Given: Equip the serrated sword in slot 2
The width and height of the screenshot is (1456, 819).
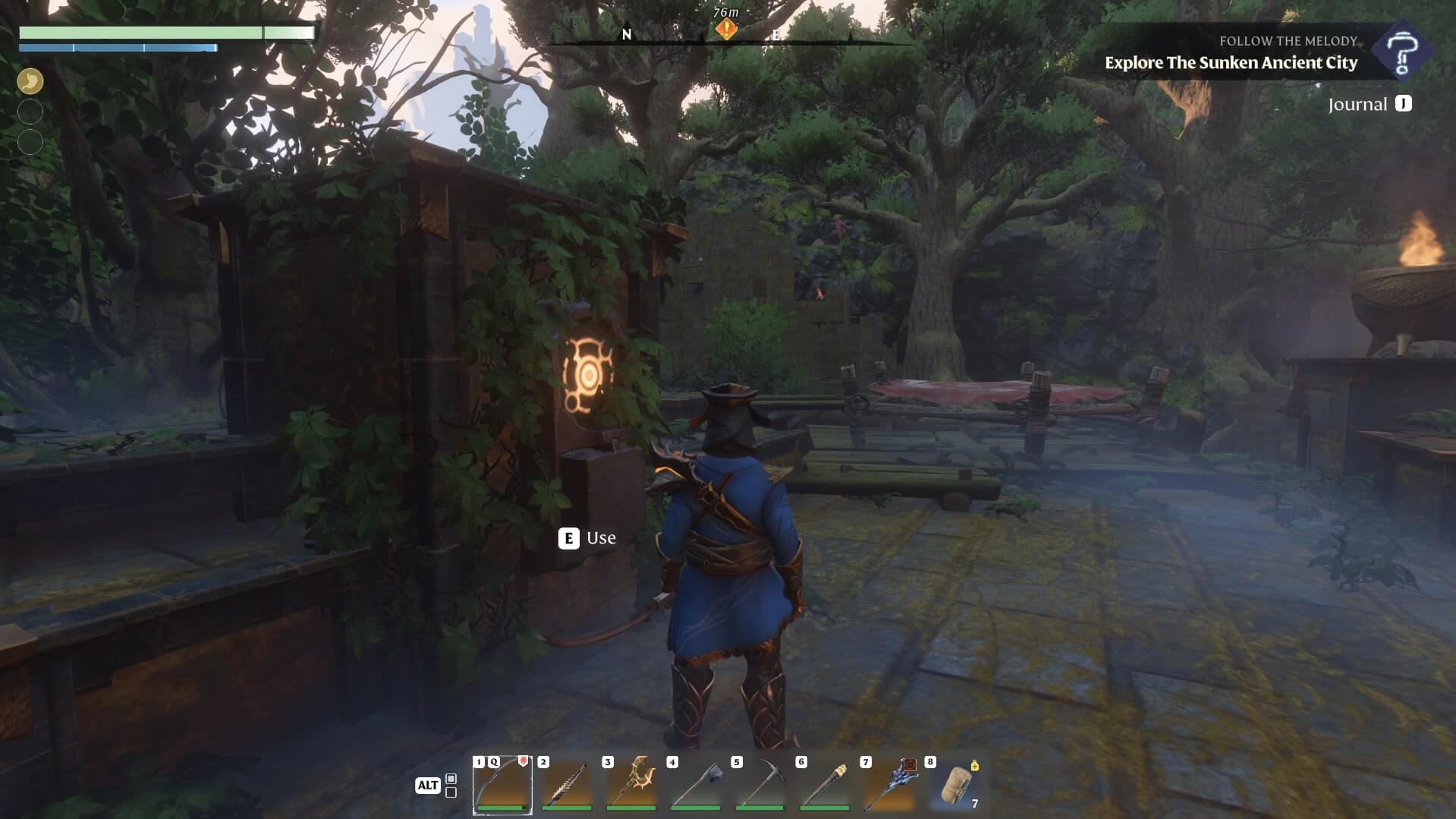Looking at the screenshot, I should pos(567,785).
